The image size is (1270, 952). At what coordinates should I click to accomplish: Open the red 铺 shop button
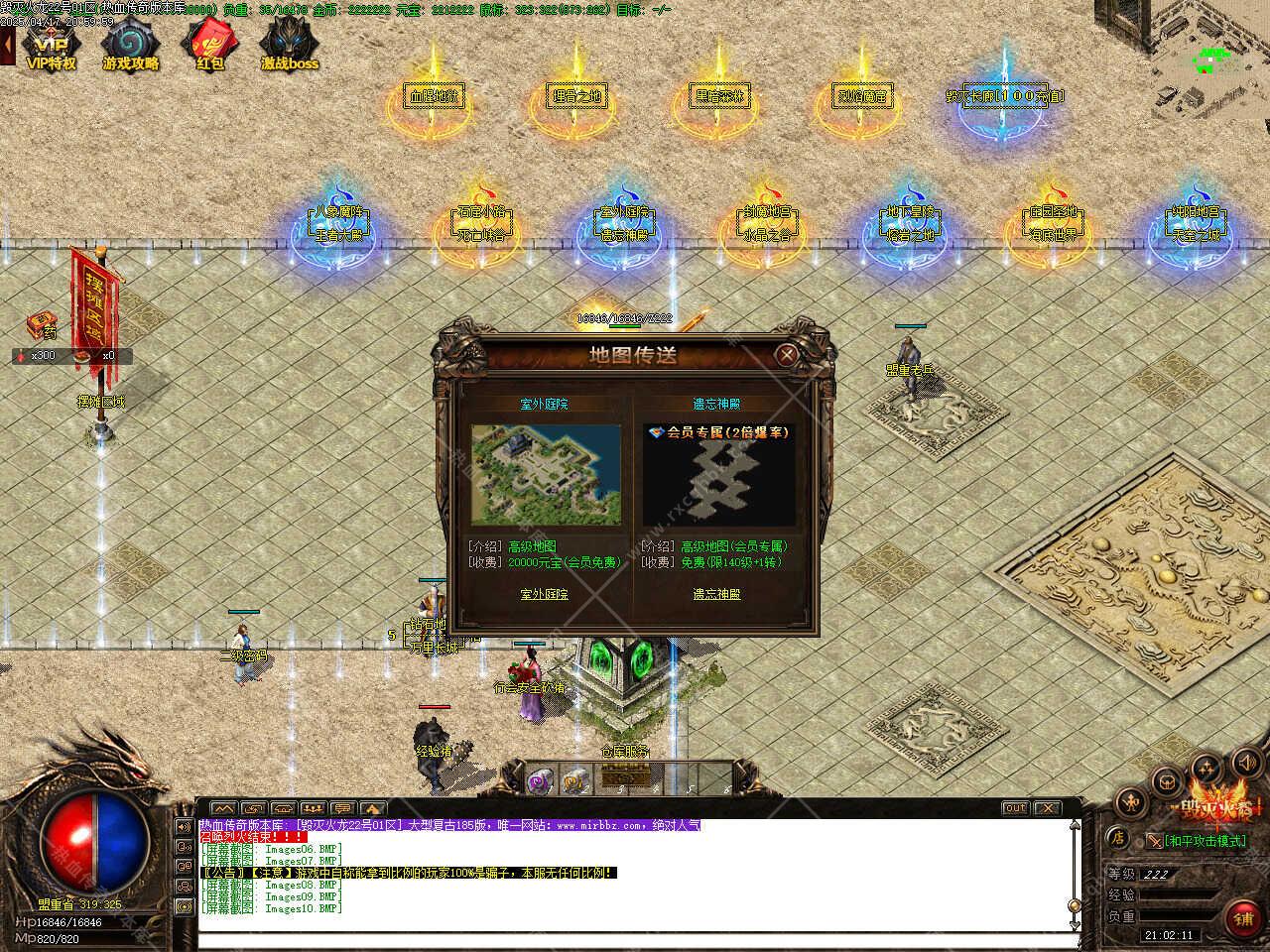[x=1242, y=917]
